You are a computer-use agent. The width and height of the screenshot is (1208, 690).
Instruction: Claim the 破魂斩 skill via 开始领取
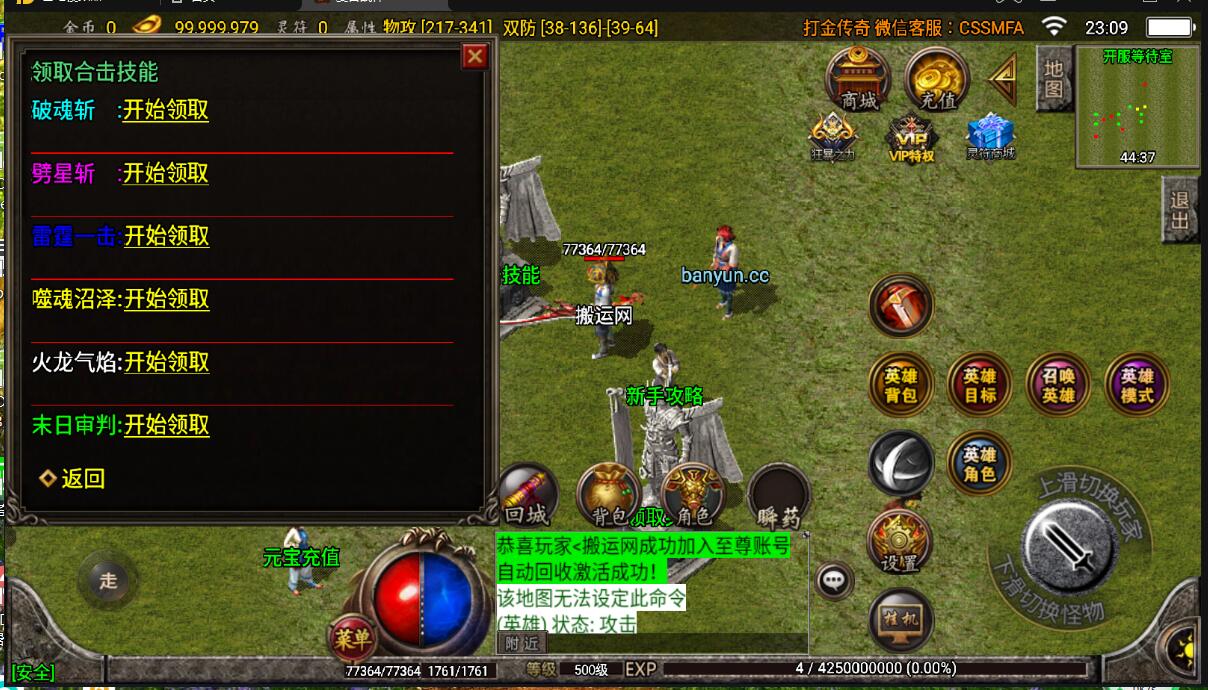tap(165, 110)
